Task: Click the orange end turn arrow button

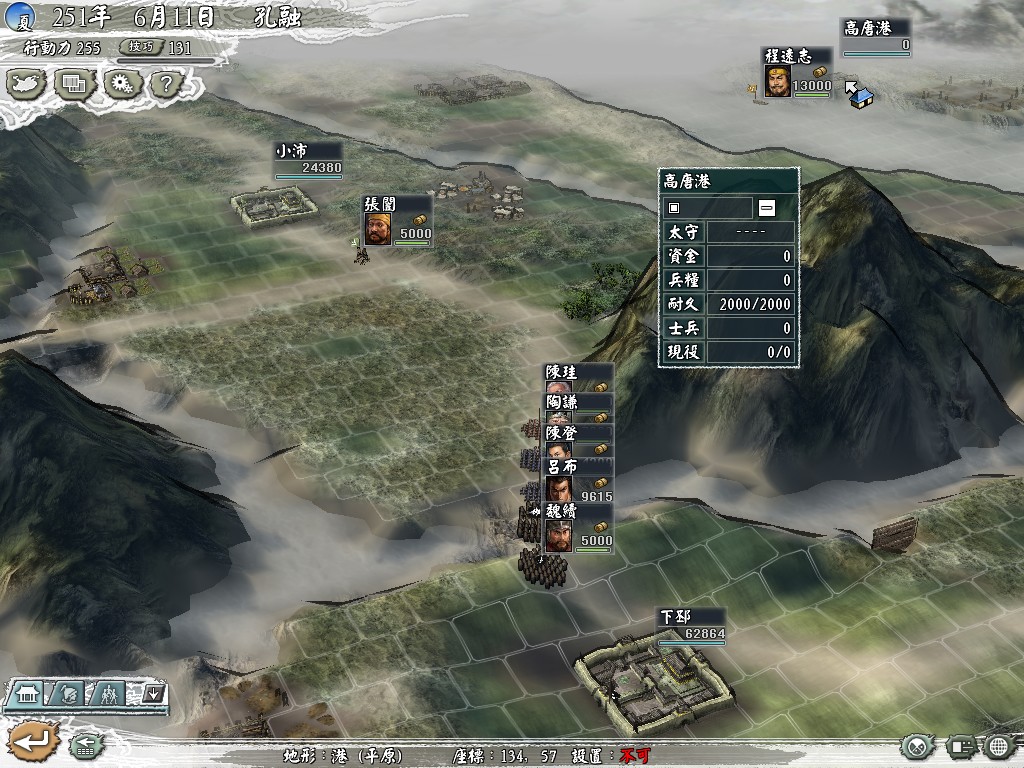Action: (x=31, y=742)
